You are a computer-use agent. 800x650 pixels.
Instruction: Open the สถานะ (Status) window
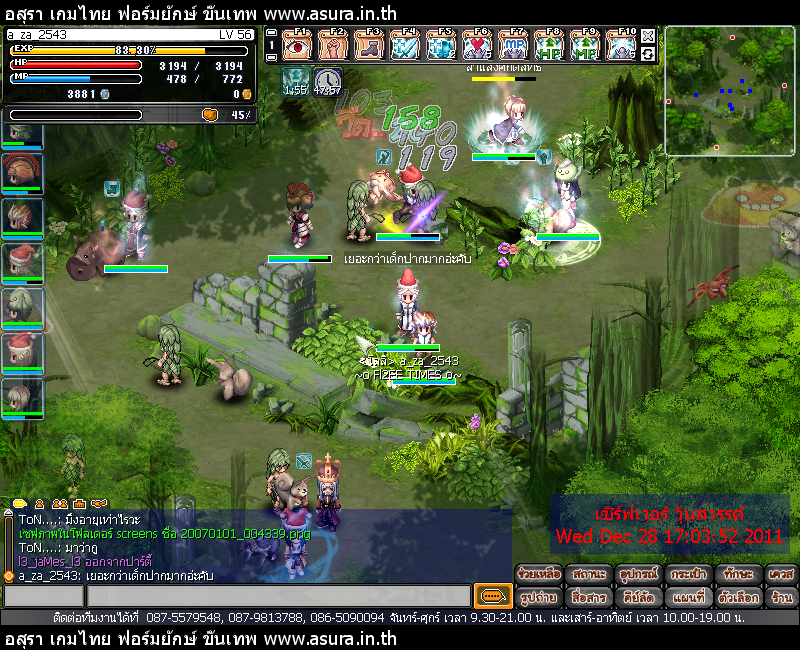pyautogui.click(x=589, y=575)
